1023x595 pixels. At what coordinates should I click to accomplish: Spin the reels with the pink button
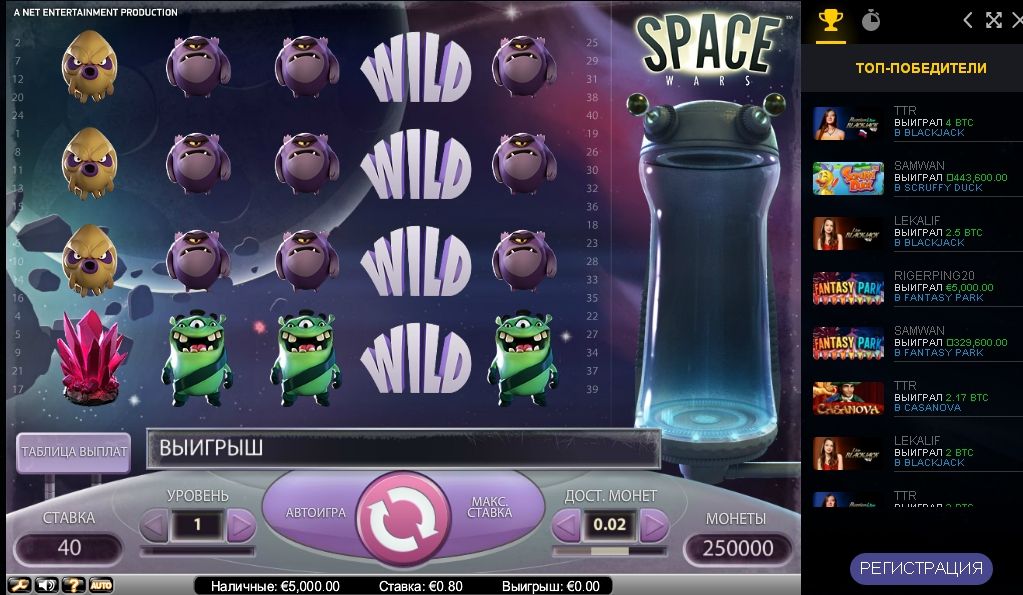[x=402, y=517]
